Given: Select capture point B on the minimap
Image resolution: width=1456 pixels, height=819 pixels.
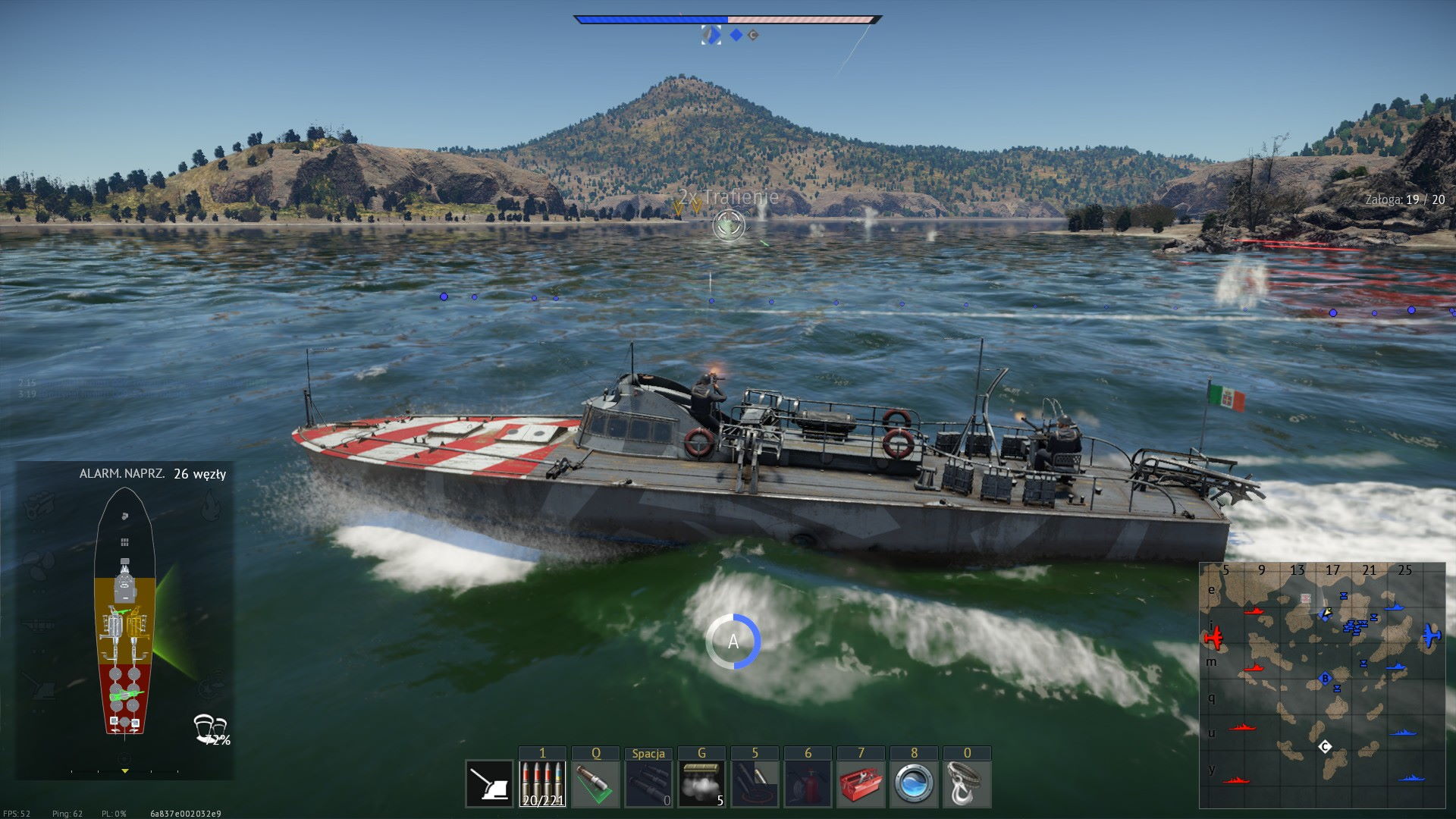Looking at the screenshot, I should (1325, 678).
